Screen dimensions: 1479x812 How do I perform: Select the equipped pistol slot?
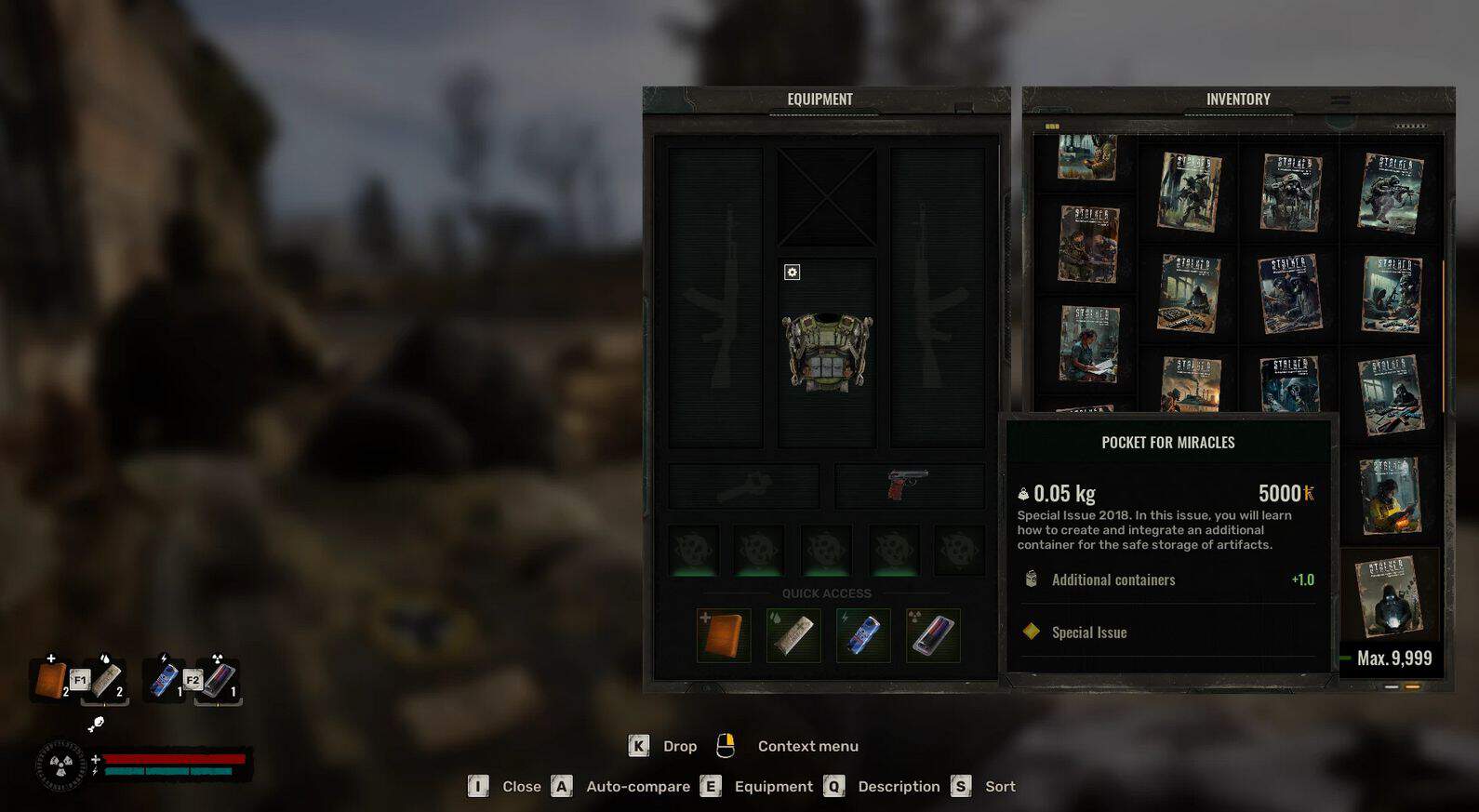(908, 486)
